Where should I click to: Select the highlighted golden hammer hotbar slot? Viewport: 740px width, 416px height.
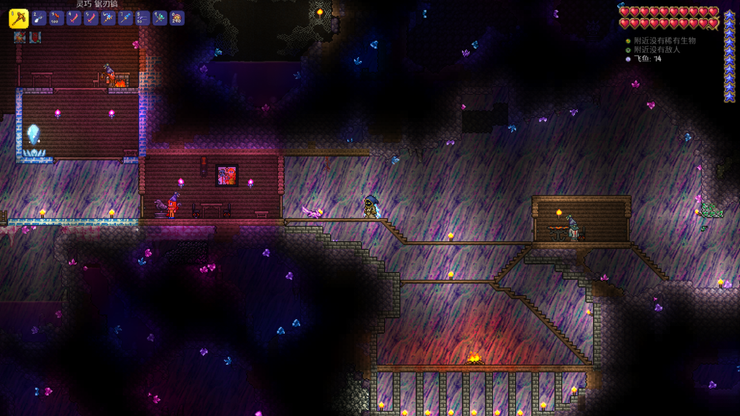tap(18, 17)
